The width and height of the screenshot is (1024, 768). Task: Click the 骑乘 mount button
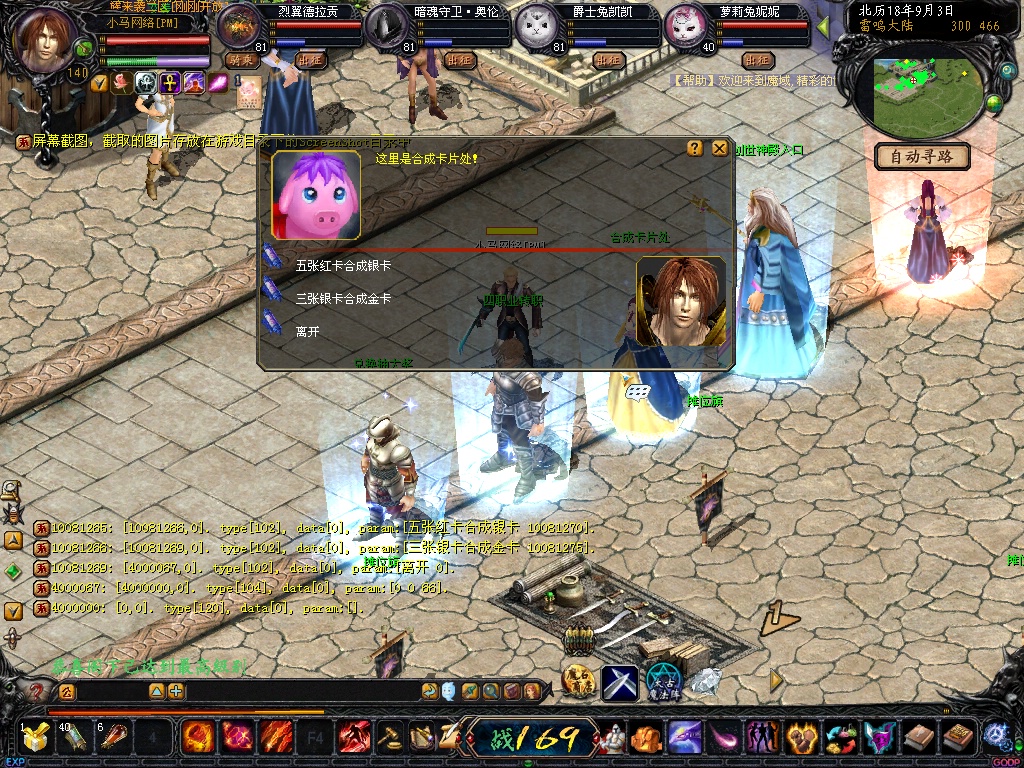(242, 60)
